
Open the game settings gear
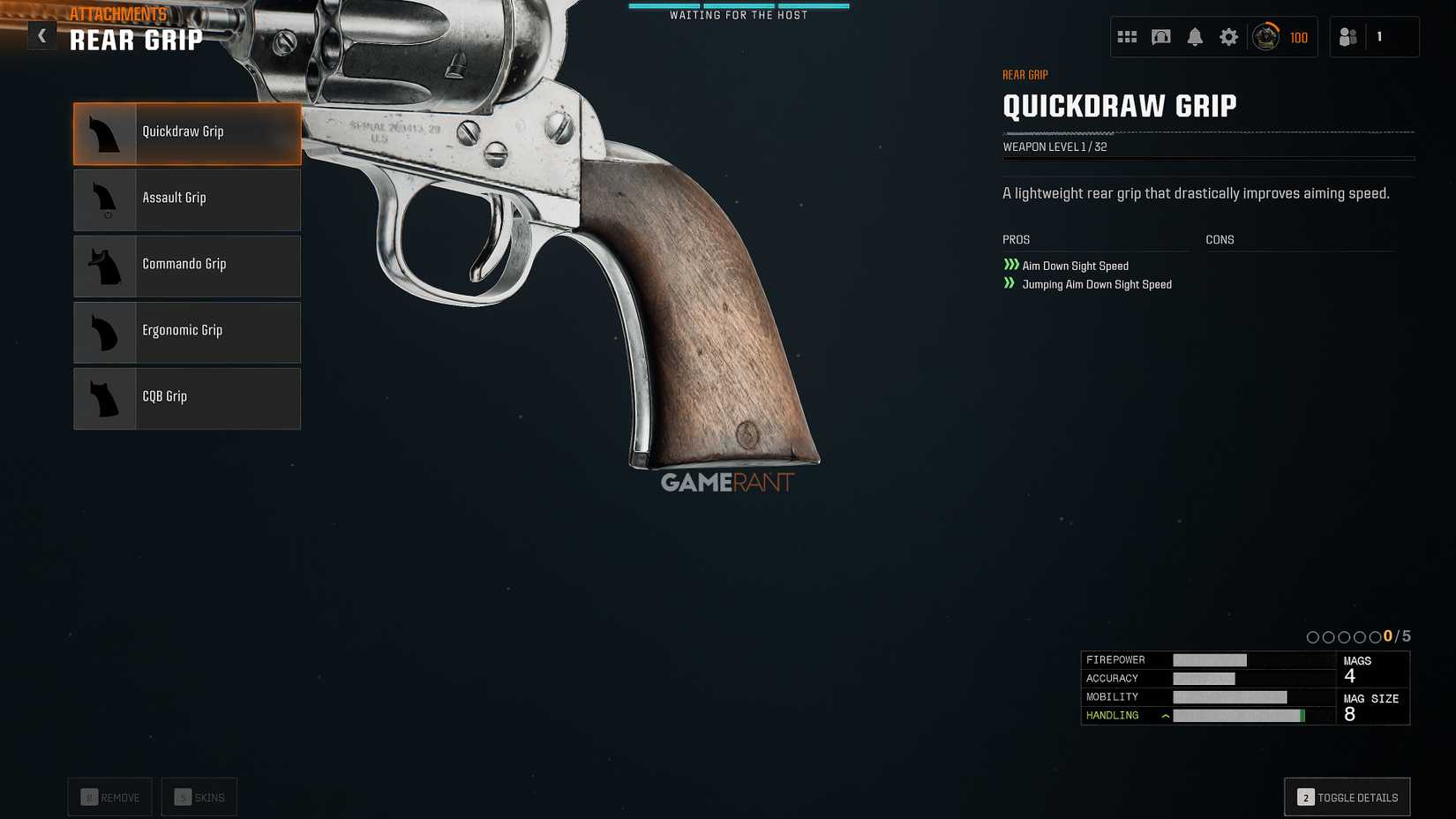point(1228,36)
